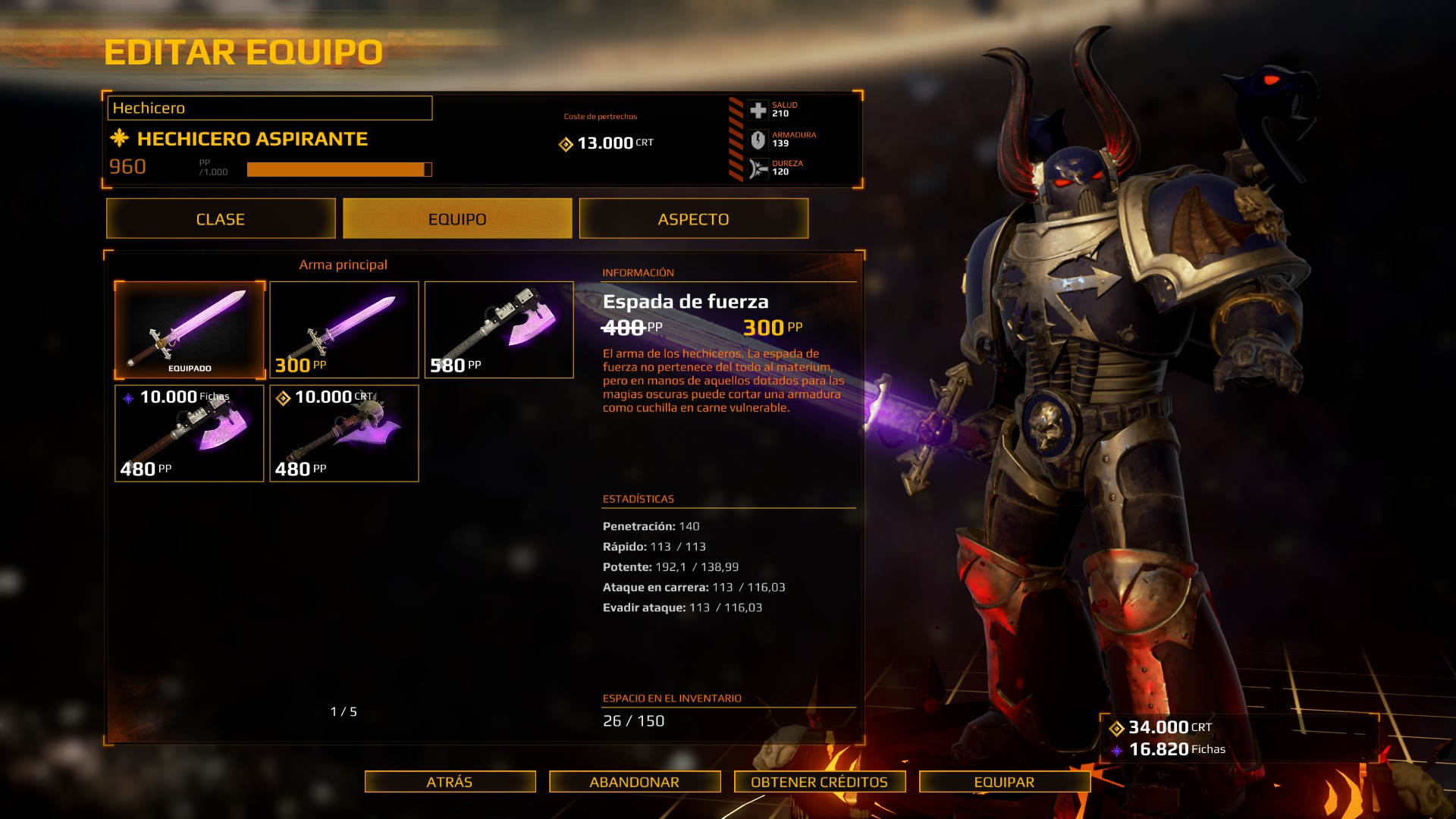This screenshot has height=819, width=1456.
Task: Switch to the CLASE tab
Action: 221,219
